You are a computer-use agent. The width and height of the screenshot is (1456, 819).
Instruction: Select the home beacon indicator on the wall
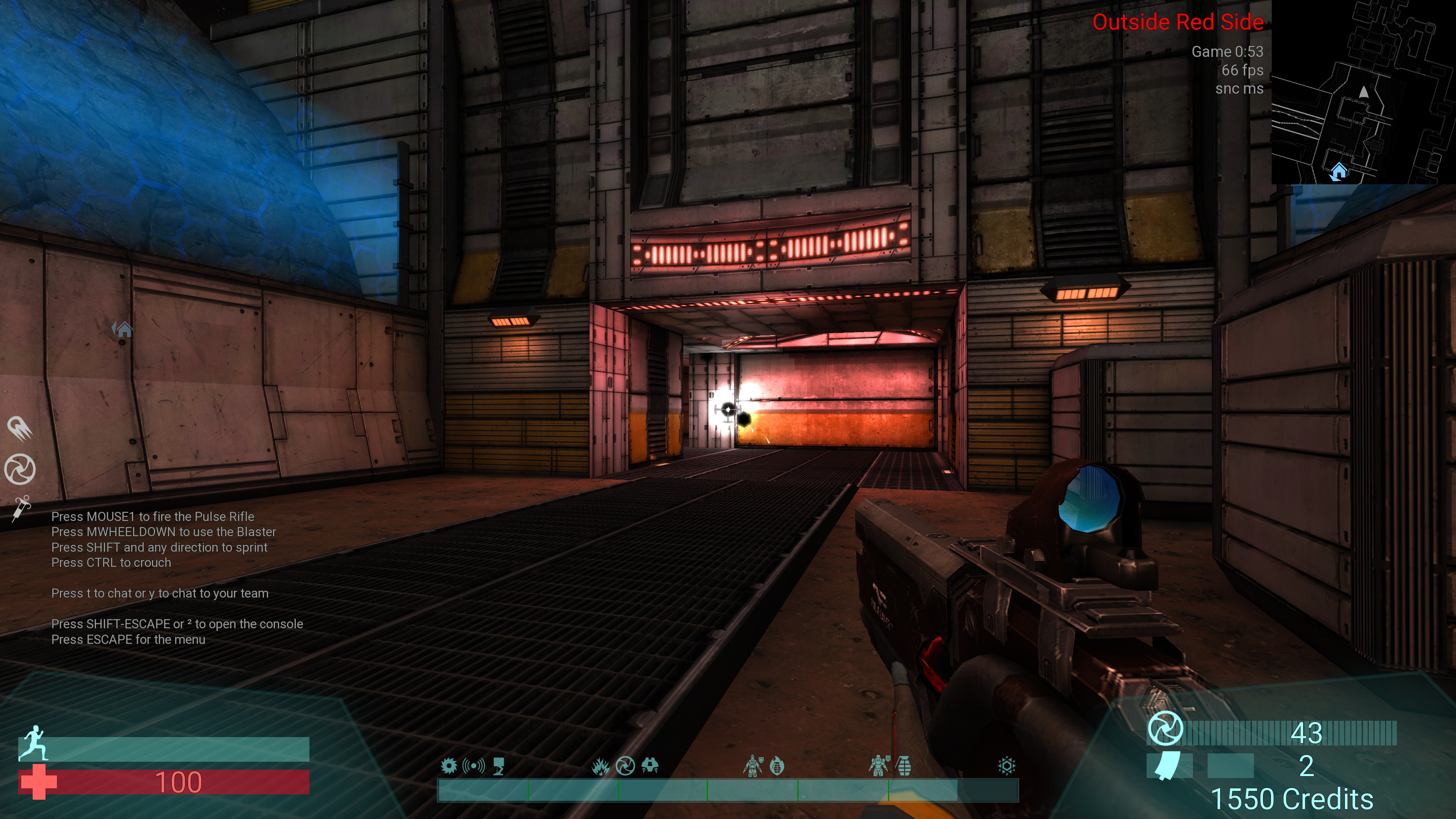(x=122, y=328)
